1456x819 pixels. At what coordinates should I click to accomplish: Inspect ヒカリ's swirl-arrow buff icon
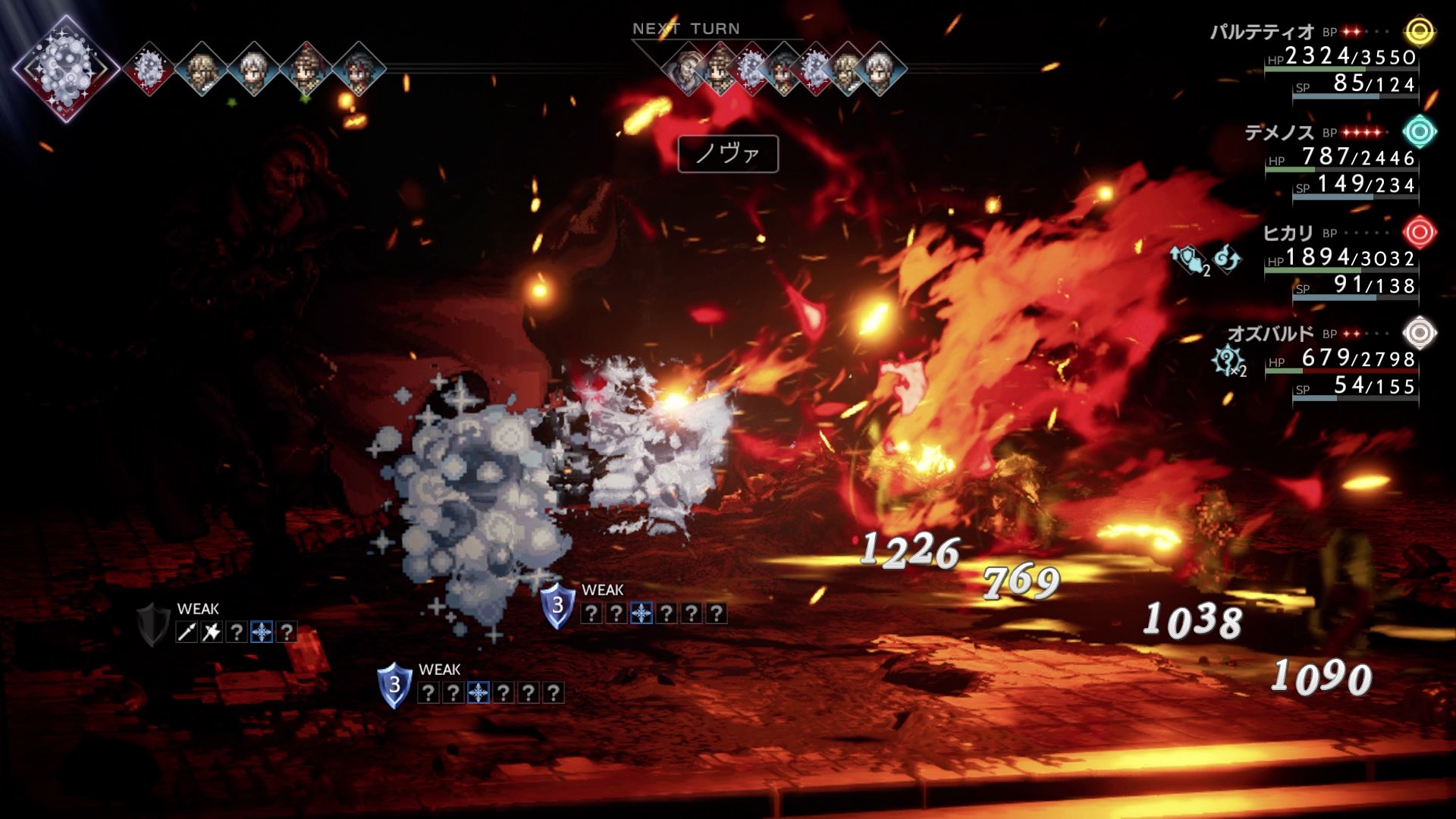click(1227, 259)
